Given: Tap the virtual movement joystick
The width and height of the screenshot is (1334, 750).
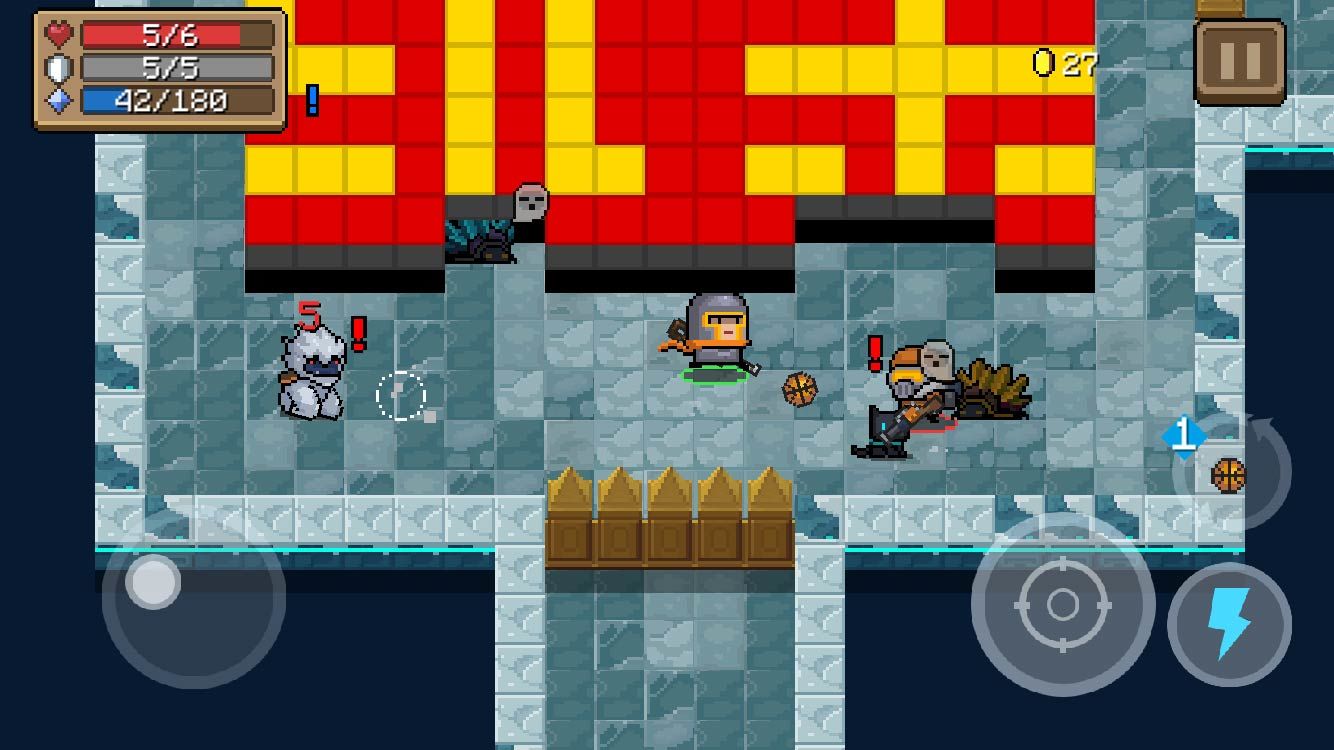Looking at the screenshot, I should [154, 582].
